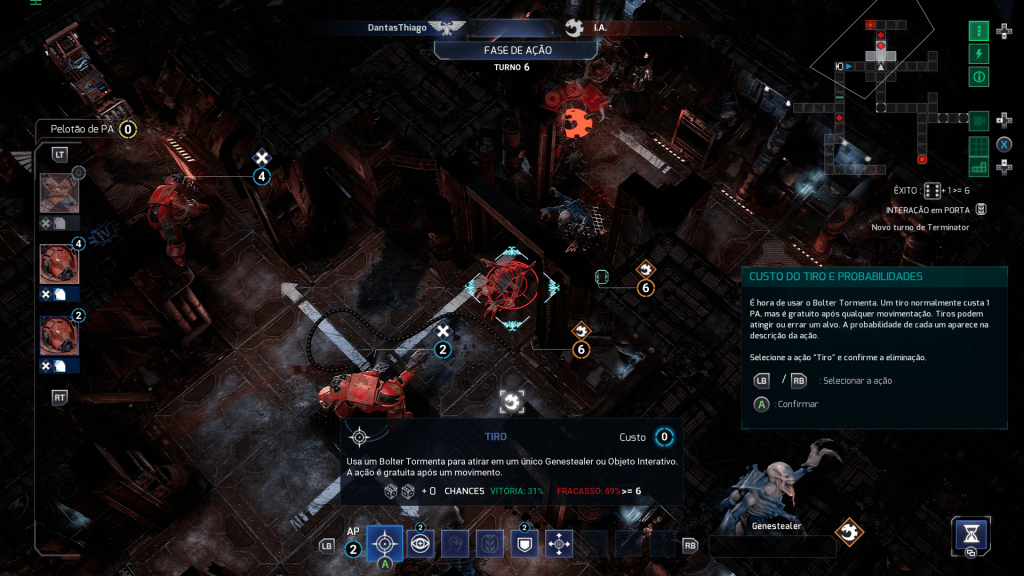
Task: Choose the shield guard action
Action: pyautogui.click(x=524, y=544)
